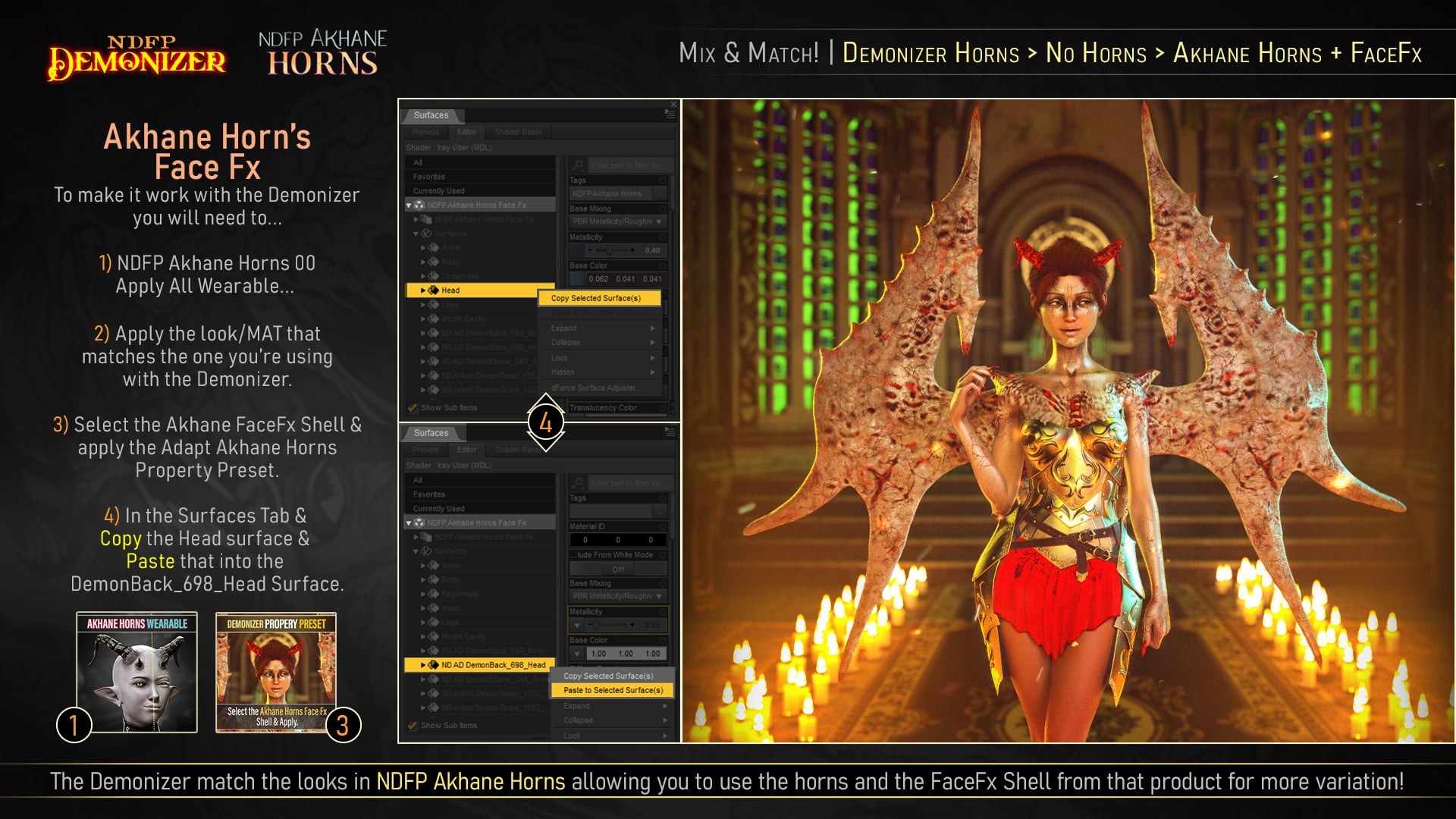1456x819 pixels.
Task: Expand the Mouth Cavity surface entry
Action: pyautogui.click(x=423, y=318)
